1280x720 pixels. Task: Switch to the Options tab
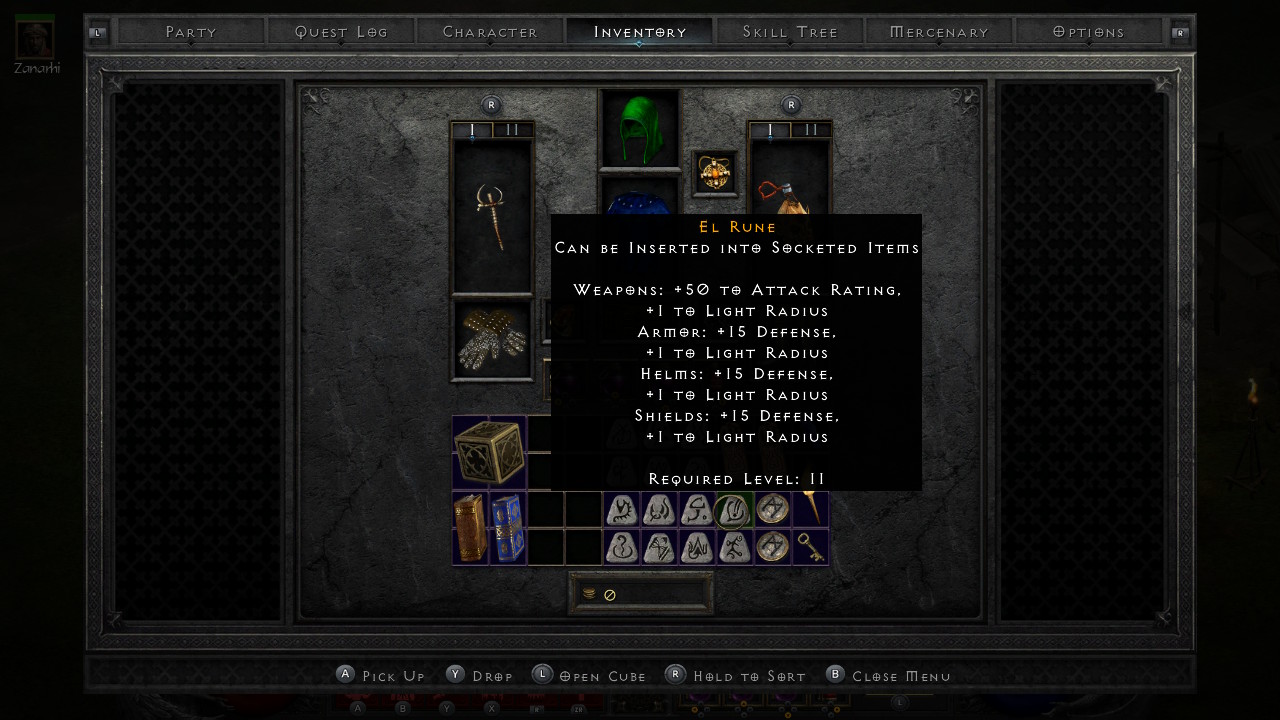click(1089, 32)
